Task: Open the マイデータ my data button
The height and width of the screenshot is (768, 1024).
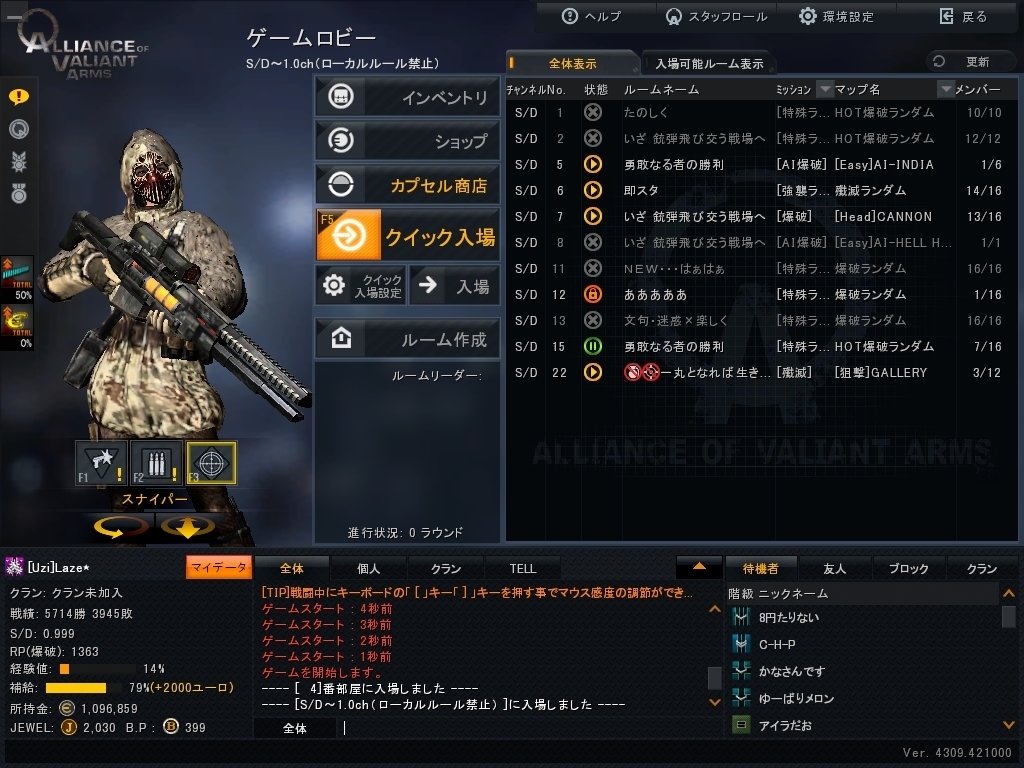Action: click(x=218, y=567)
